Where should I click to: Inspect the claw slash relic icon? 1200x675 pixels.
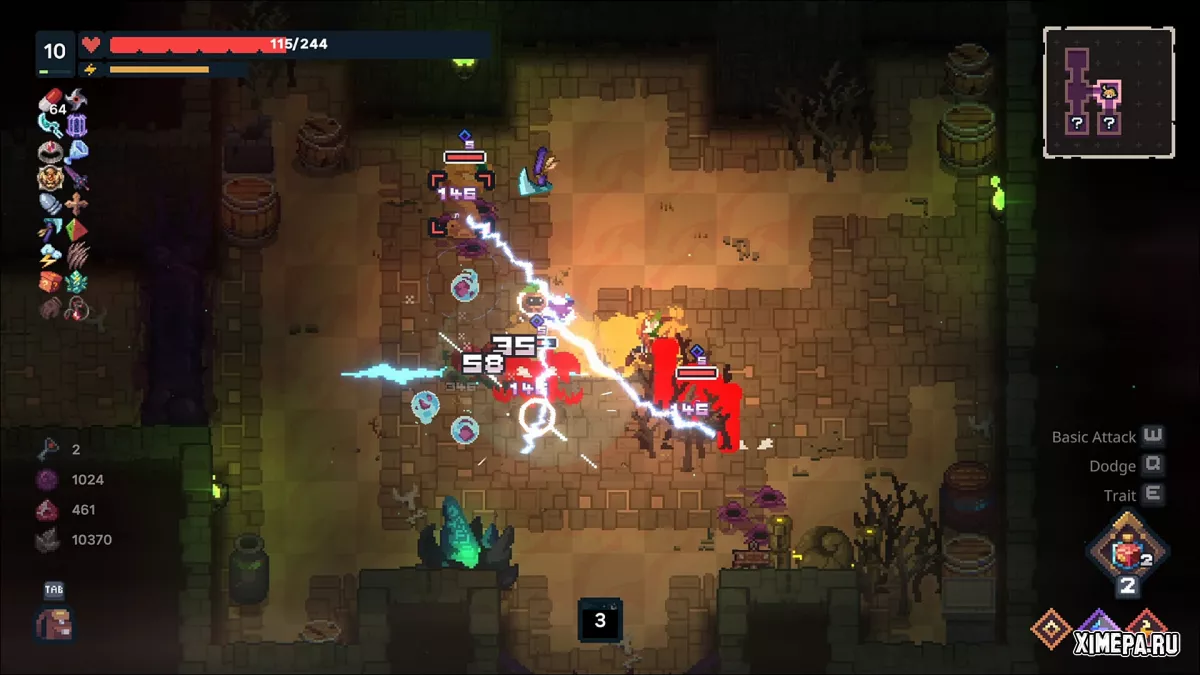coord(77,256)
